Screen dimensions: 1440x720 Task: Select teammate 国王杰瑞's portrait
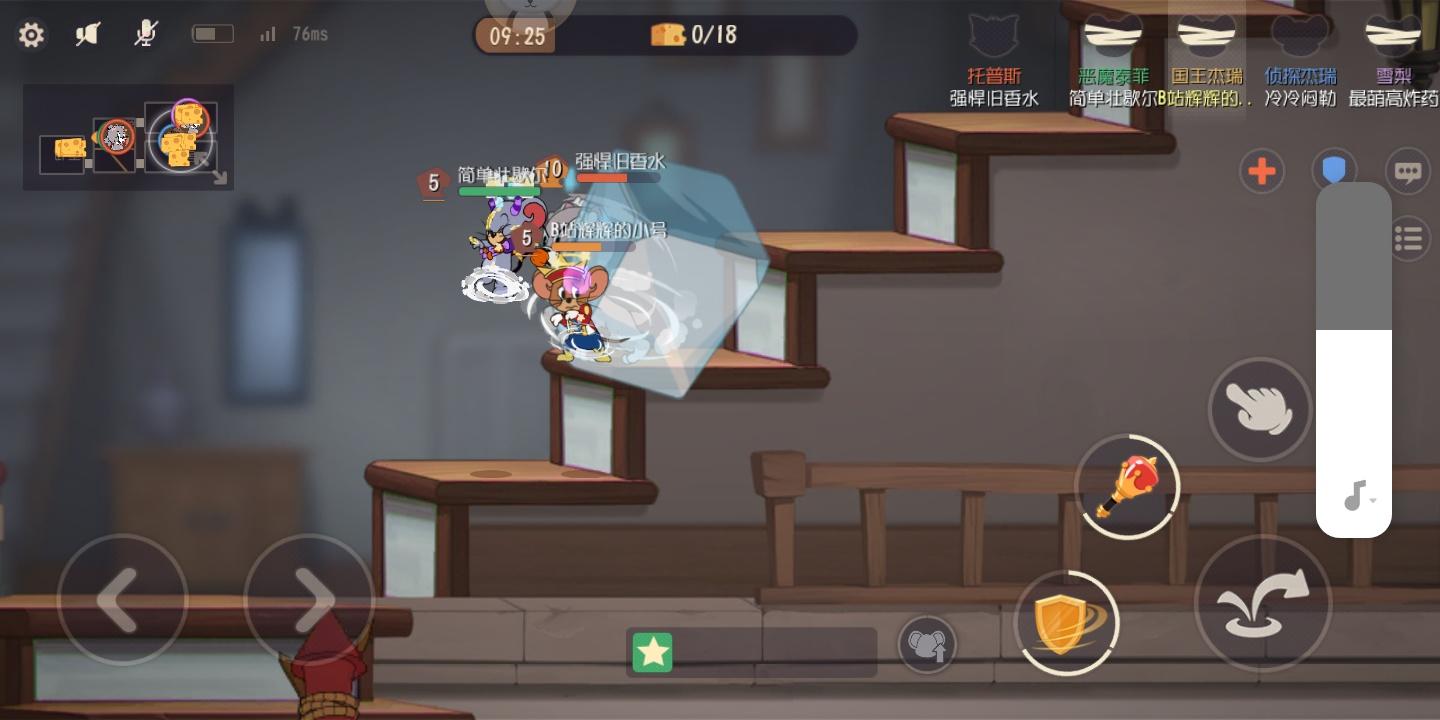click(1206, 35)
